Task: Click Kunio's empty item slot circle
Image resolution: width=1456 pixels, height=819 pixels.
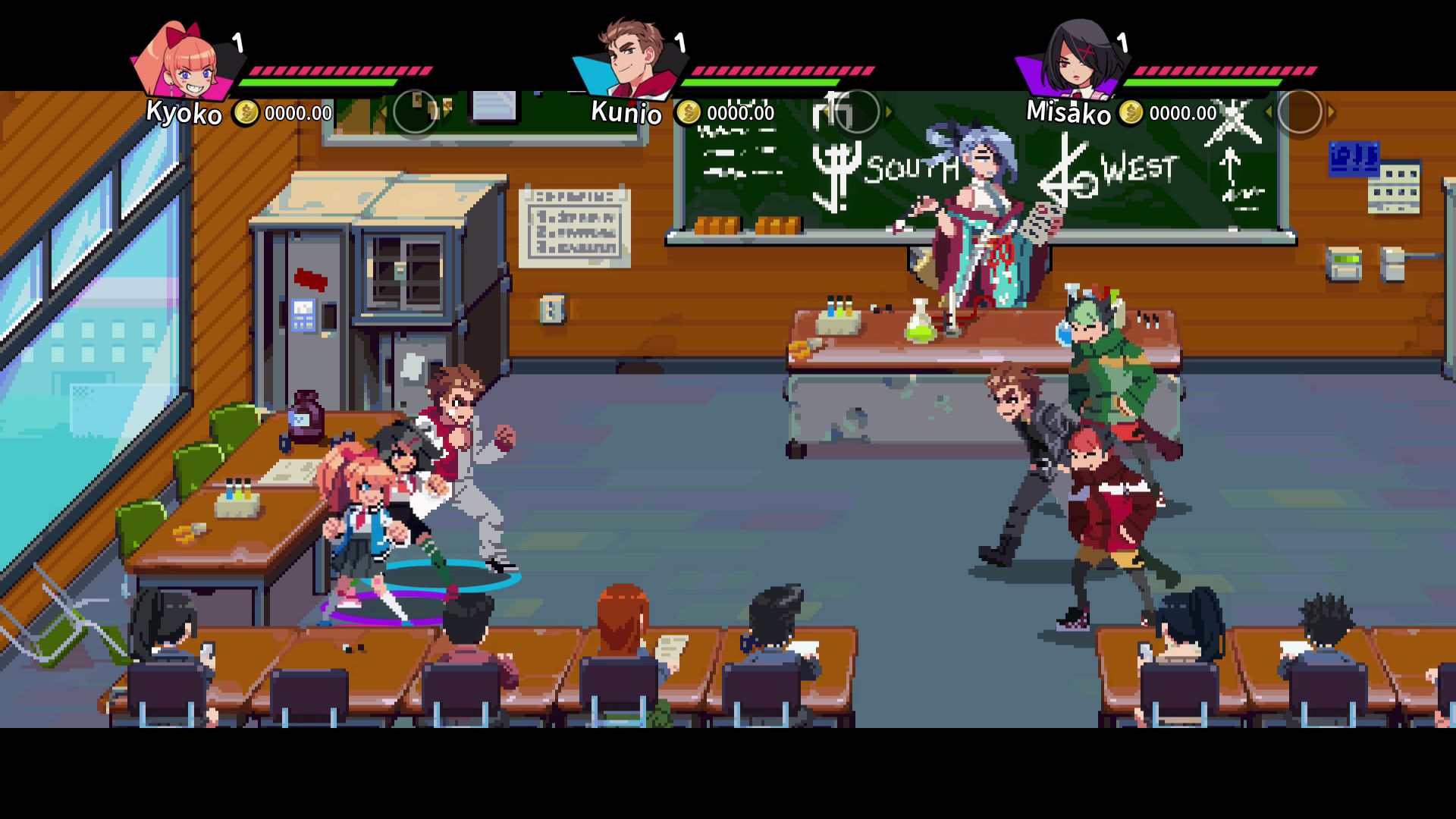Action: [857, 112]
